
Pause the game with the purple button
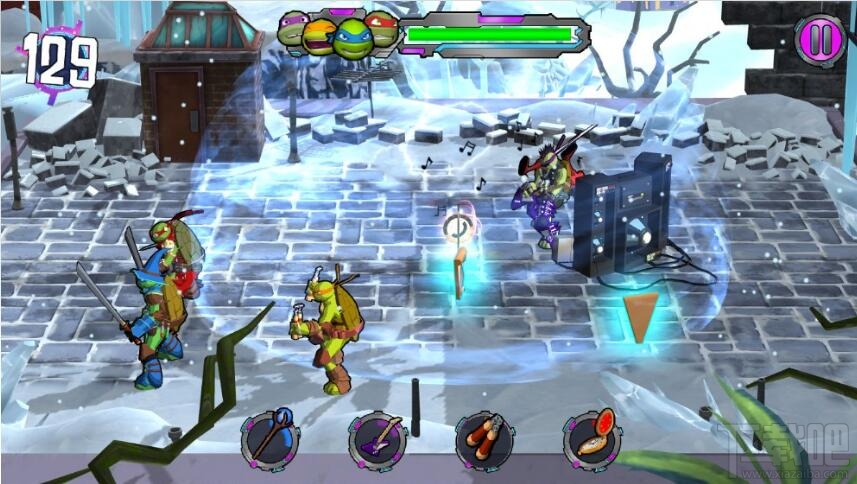point(820,40)
